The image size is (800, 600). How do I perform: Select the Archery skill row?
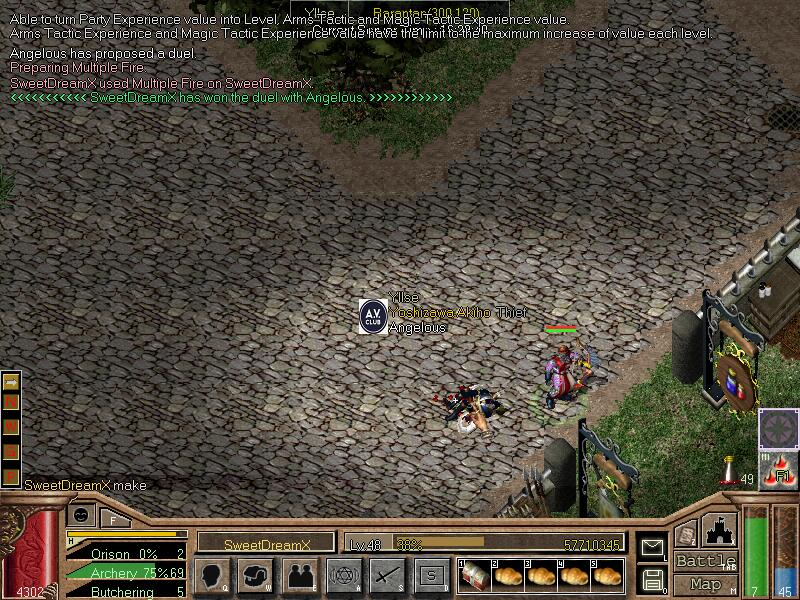pyautogui.click(x=126, y=572)
